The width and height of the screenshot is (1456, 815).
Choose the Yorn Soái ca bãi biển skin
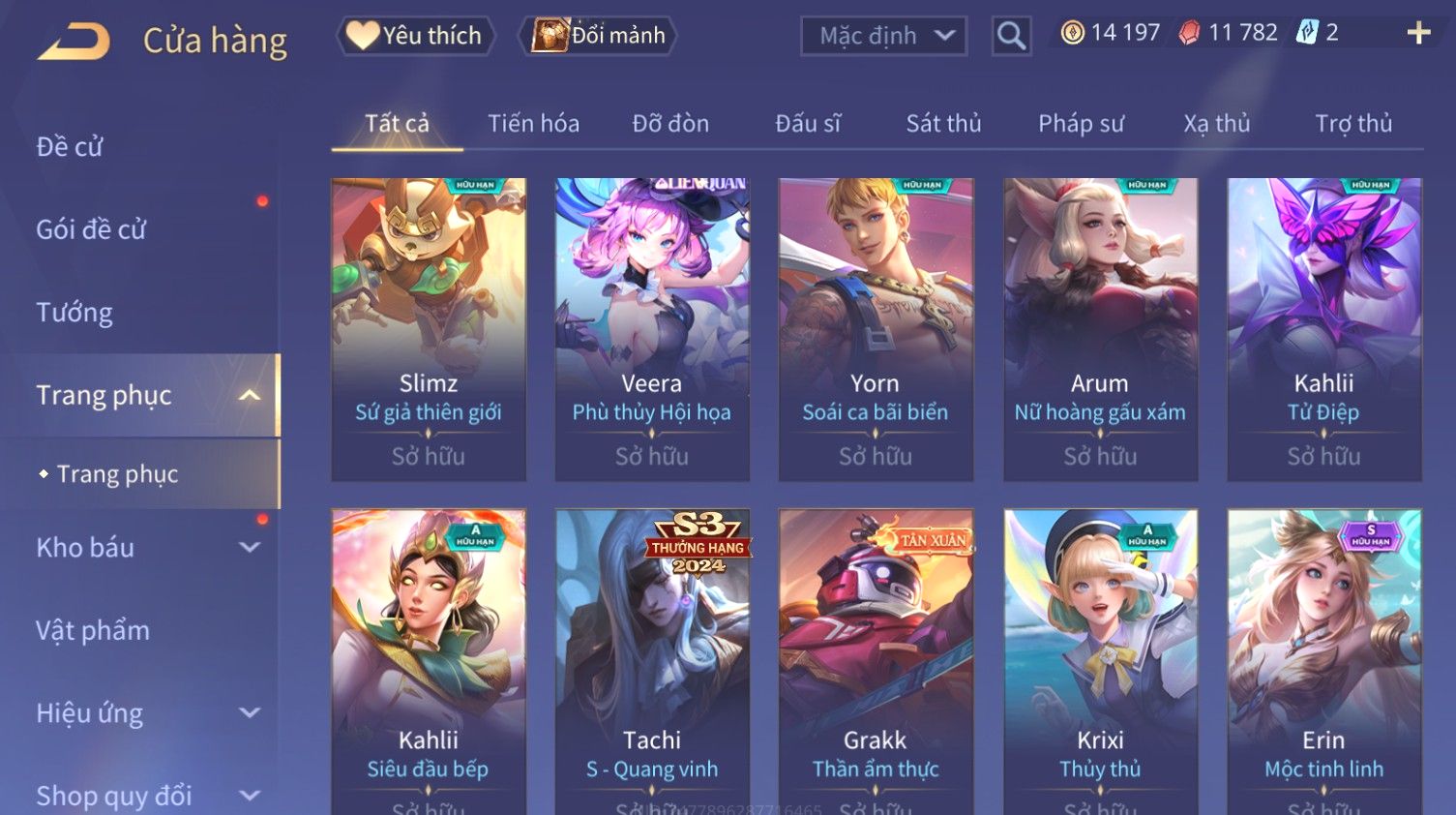click(876, 329)
